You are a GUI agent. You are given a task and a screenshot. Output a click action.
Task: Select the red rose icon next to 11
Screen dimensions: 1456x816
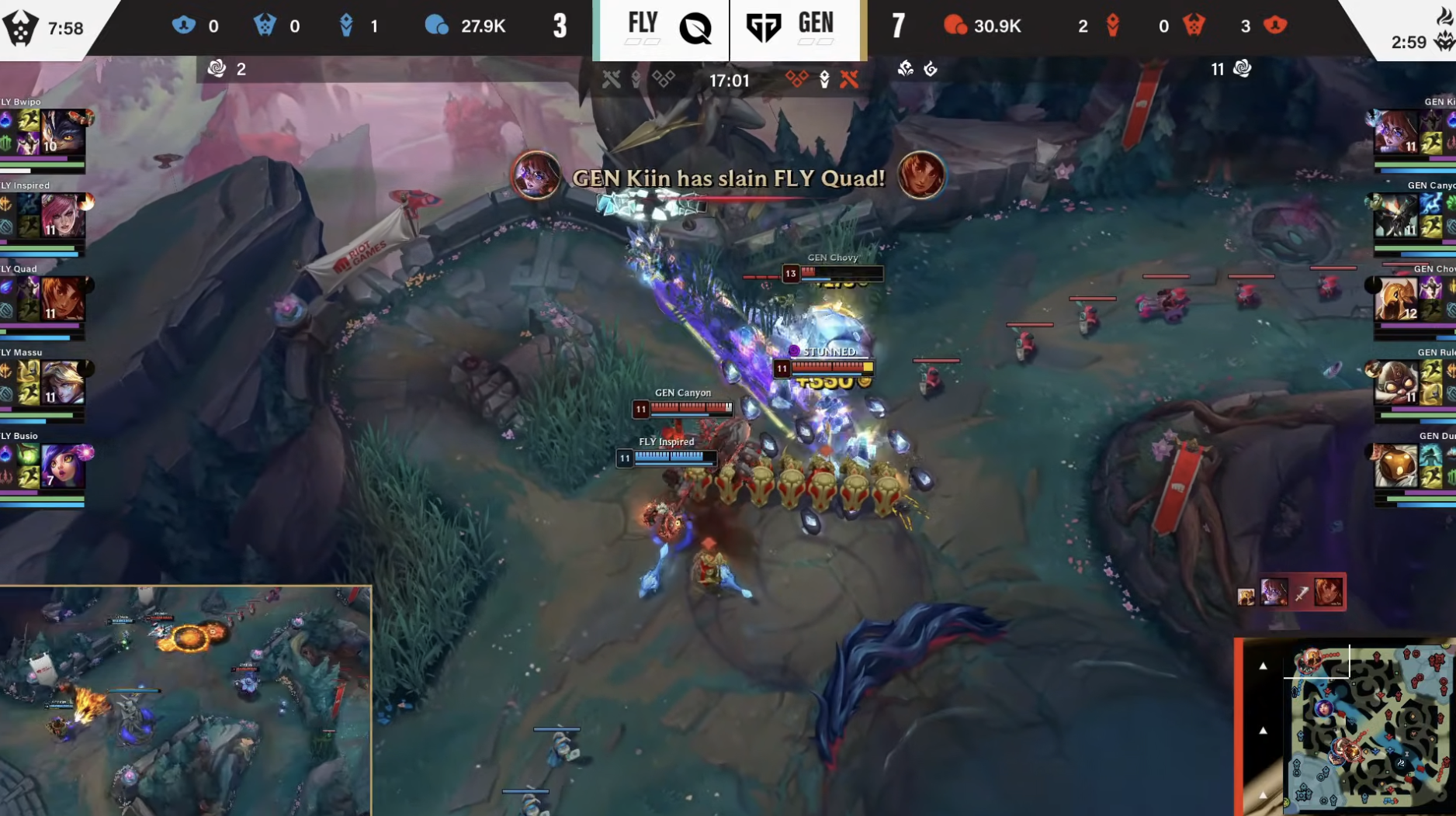(1243, 70)
